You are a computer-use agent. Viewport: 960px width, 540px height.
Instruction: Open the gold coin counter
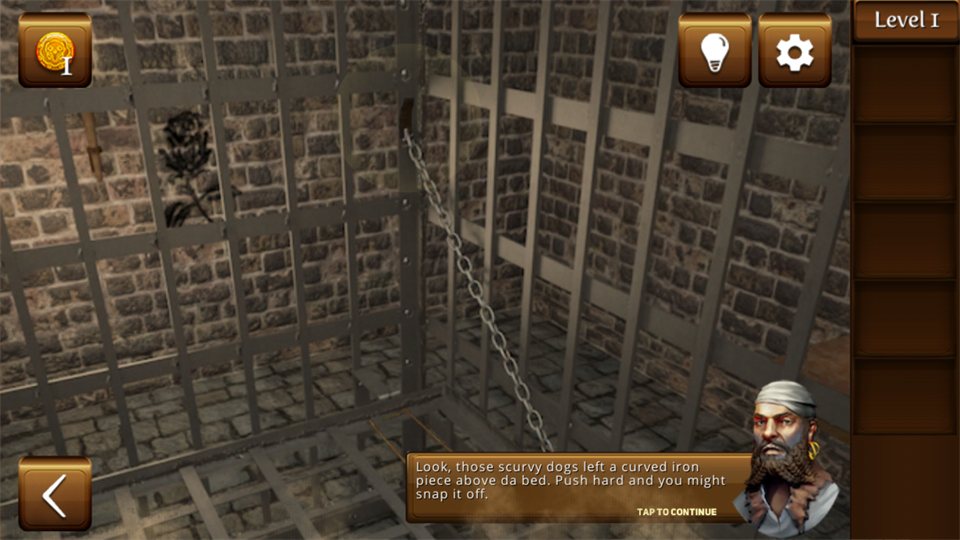(54, 51)
